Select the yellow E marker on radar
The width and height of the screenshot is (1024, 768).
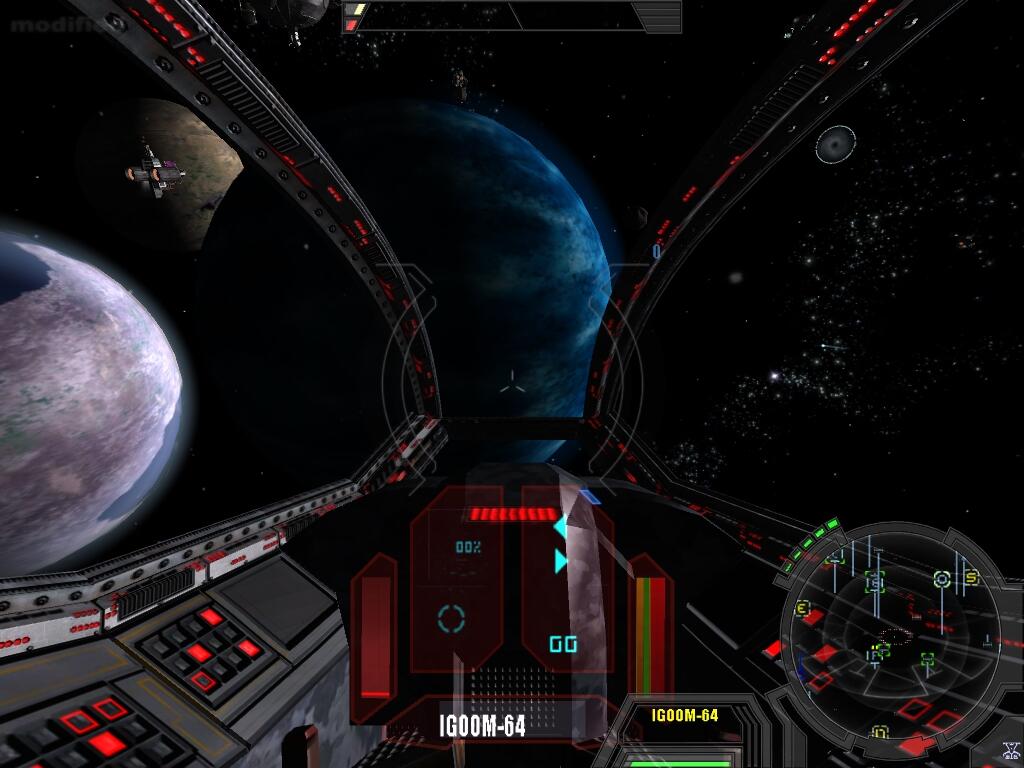pos(801,607)
